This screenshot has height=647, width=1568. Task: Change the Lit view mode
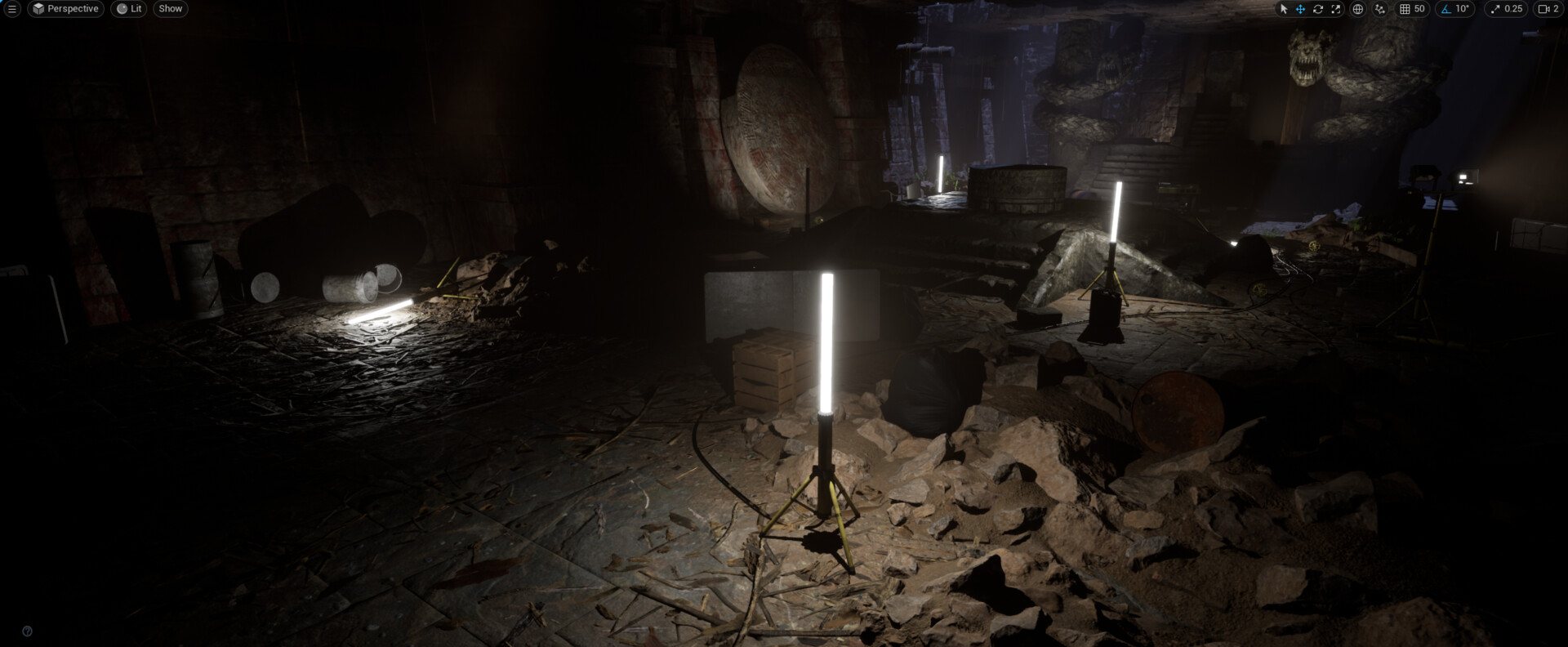point(129,9)
